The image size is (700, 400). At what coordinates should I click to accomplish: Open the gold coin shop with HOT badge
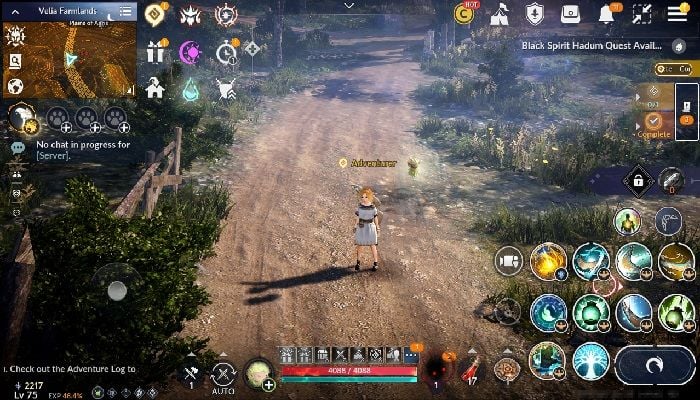465,14
